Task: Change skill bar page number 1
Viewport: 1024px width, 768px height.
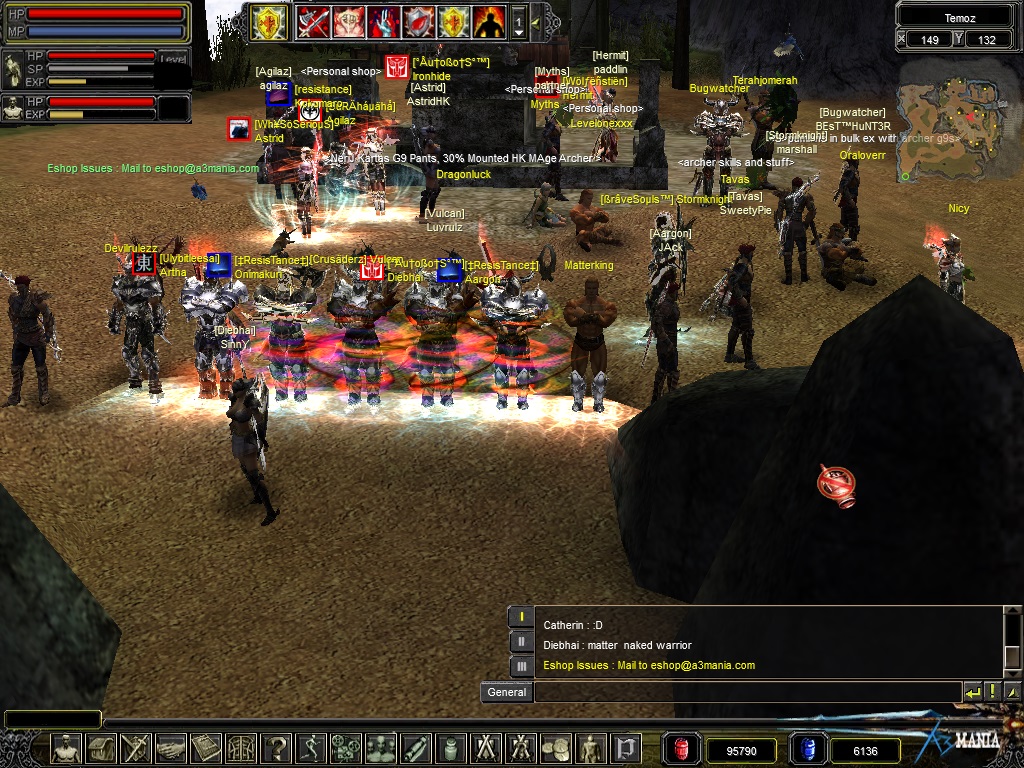Action: 518,21
